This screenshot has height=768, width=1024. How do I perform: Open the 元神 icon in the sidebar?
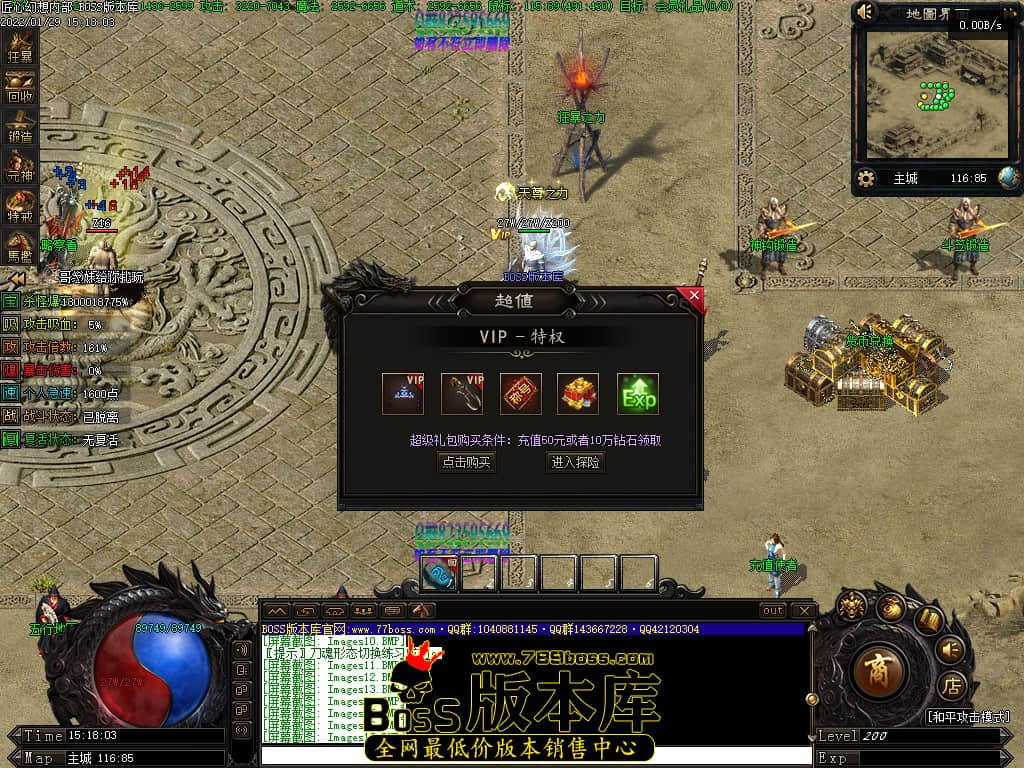tap(20, 168)
